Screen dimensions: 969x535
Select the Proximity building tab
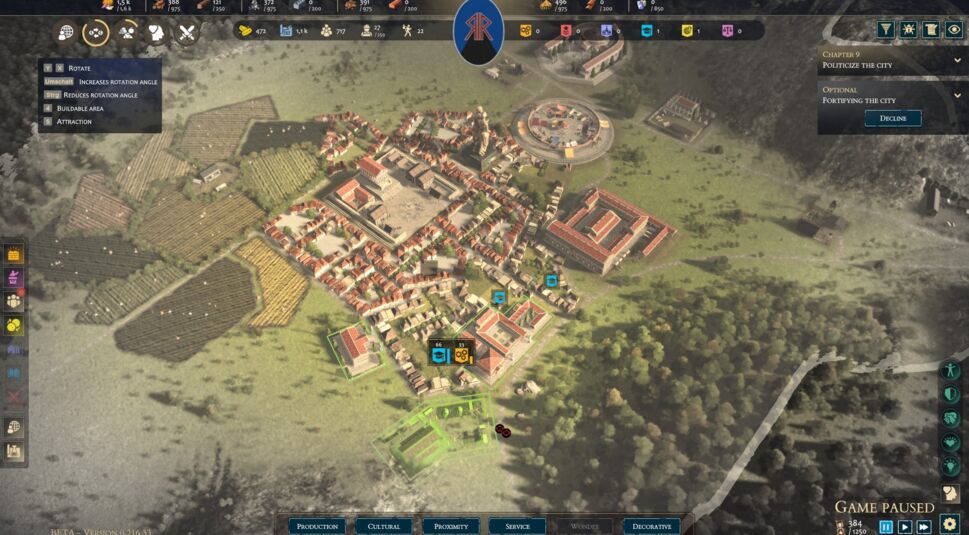coord(450,526)
